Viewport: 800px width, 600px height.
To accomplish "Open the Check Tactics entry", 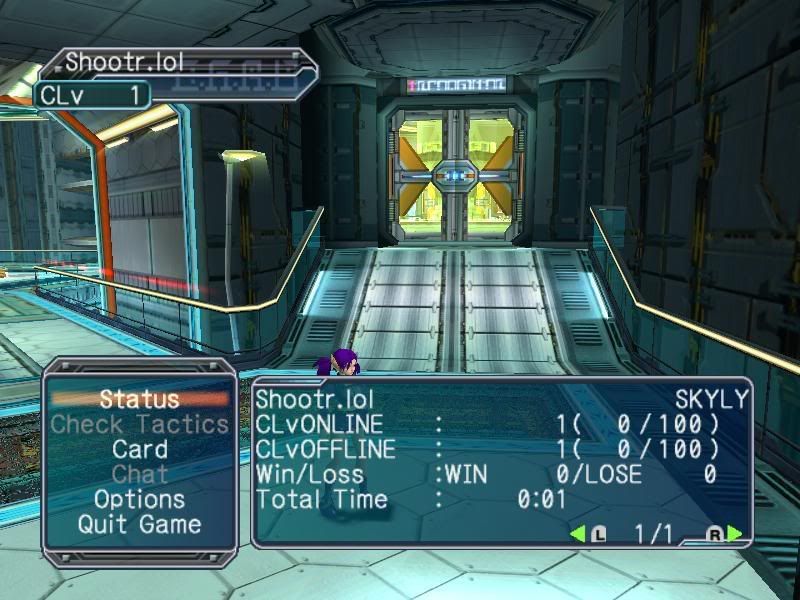I will (139, 424).
